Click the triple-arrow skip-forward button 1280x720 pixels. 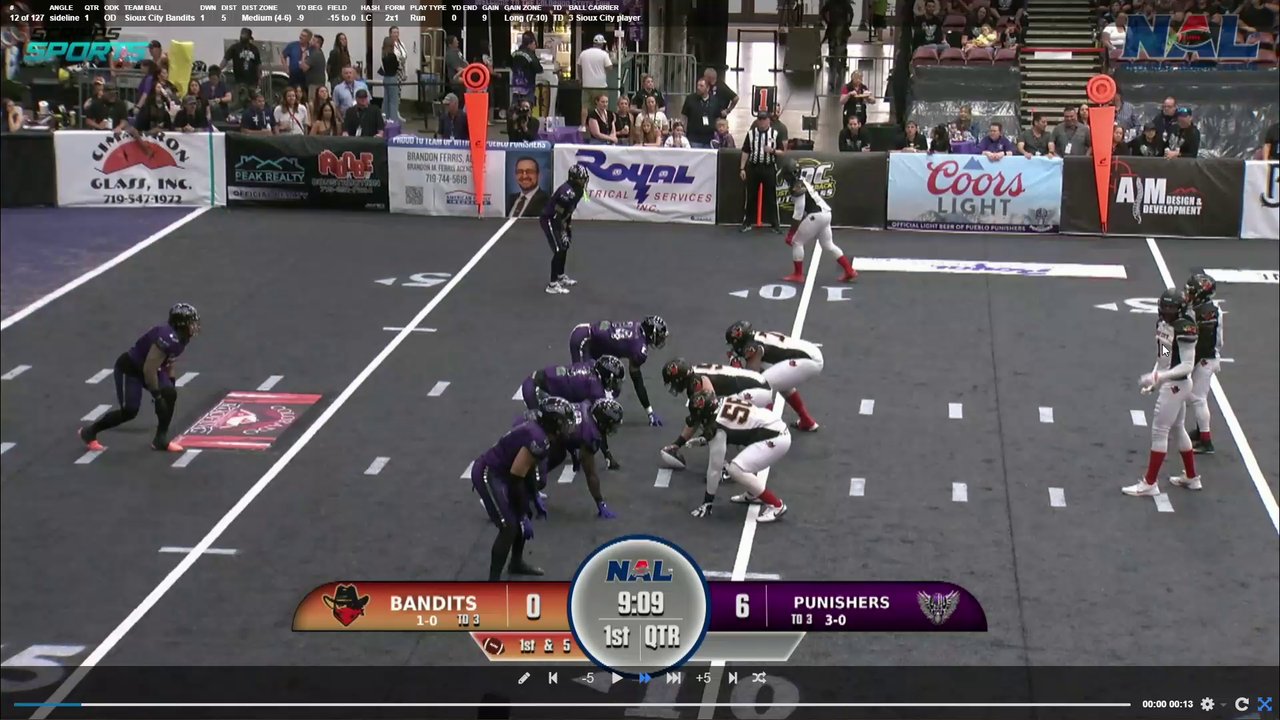674,678
